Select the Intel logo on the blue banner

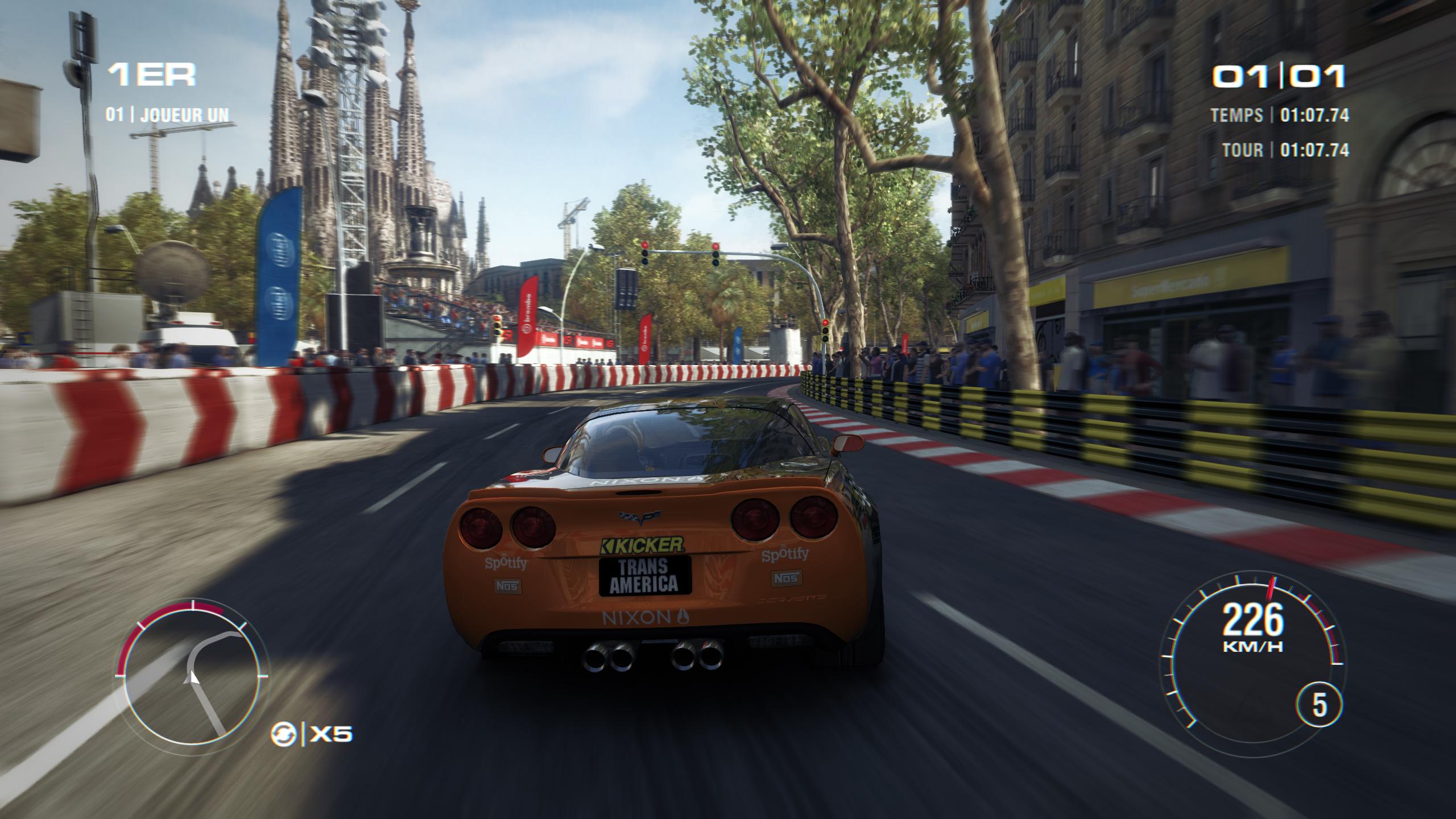tap(280, 249)
